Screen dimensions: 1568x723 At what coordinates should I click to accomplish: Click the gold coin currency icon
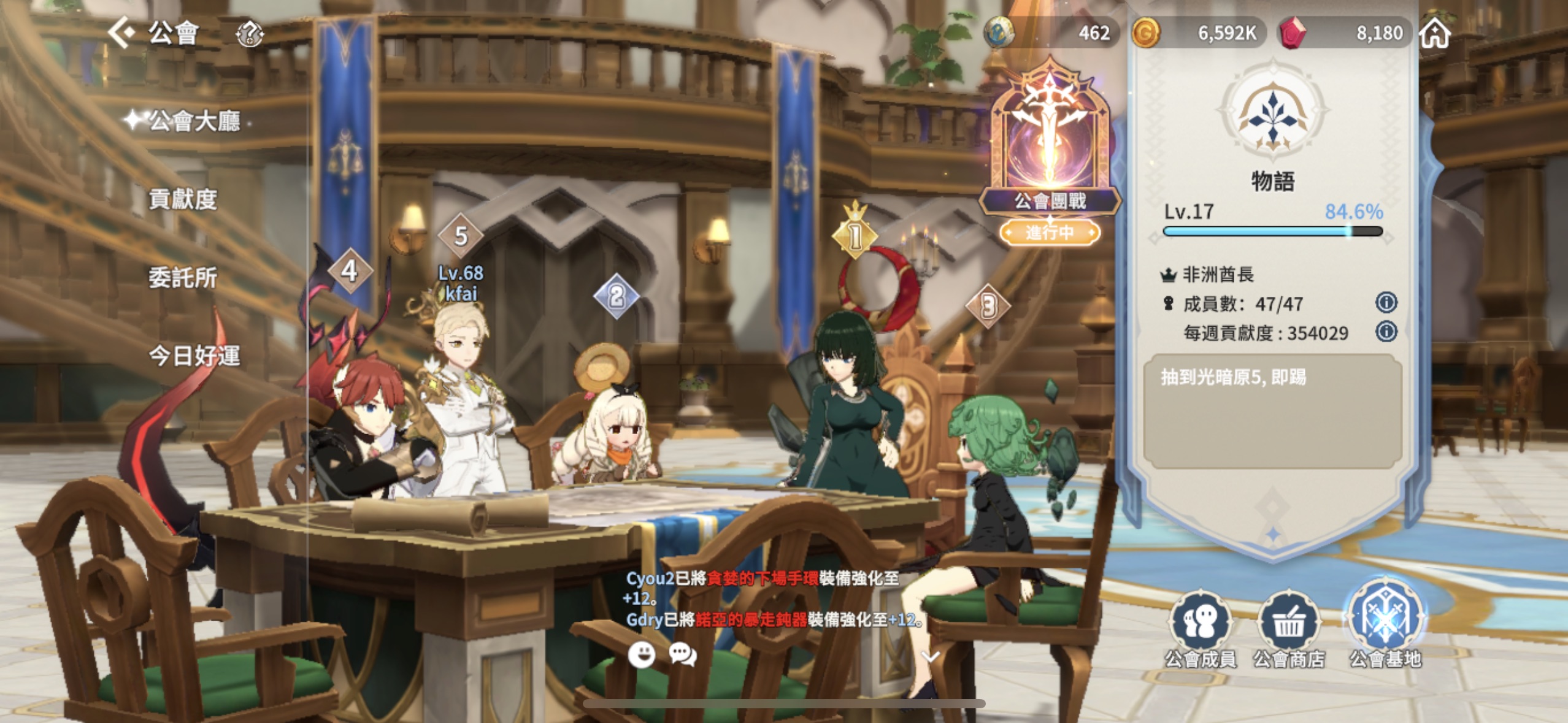(1145, 33)
